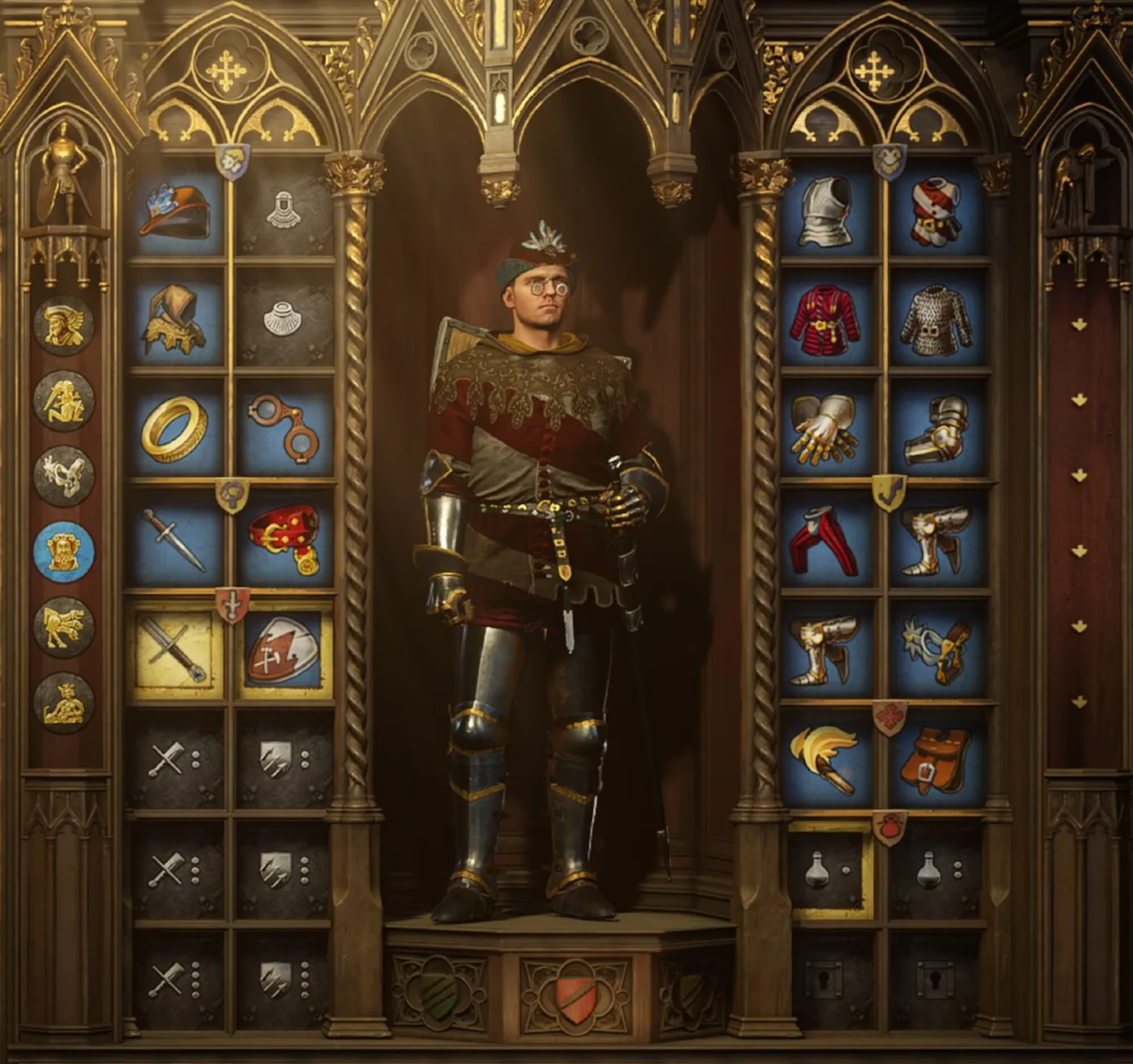Choose the spurs slot
Image resolution: width=1133 pixels, height=1064 pixels.
click(938, 650)
